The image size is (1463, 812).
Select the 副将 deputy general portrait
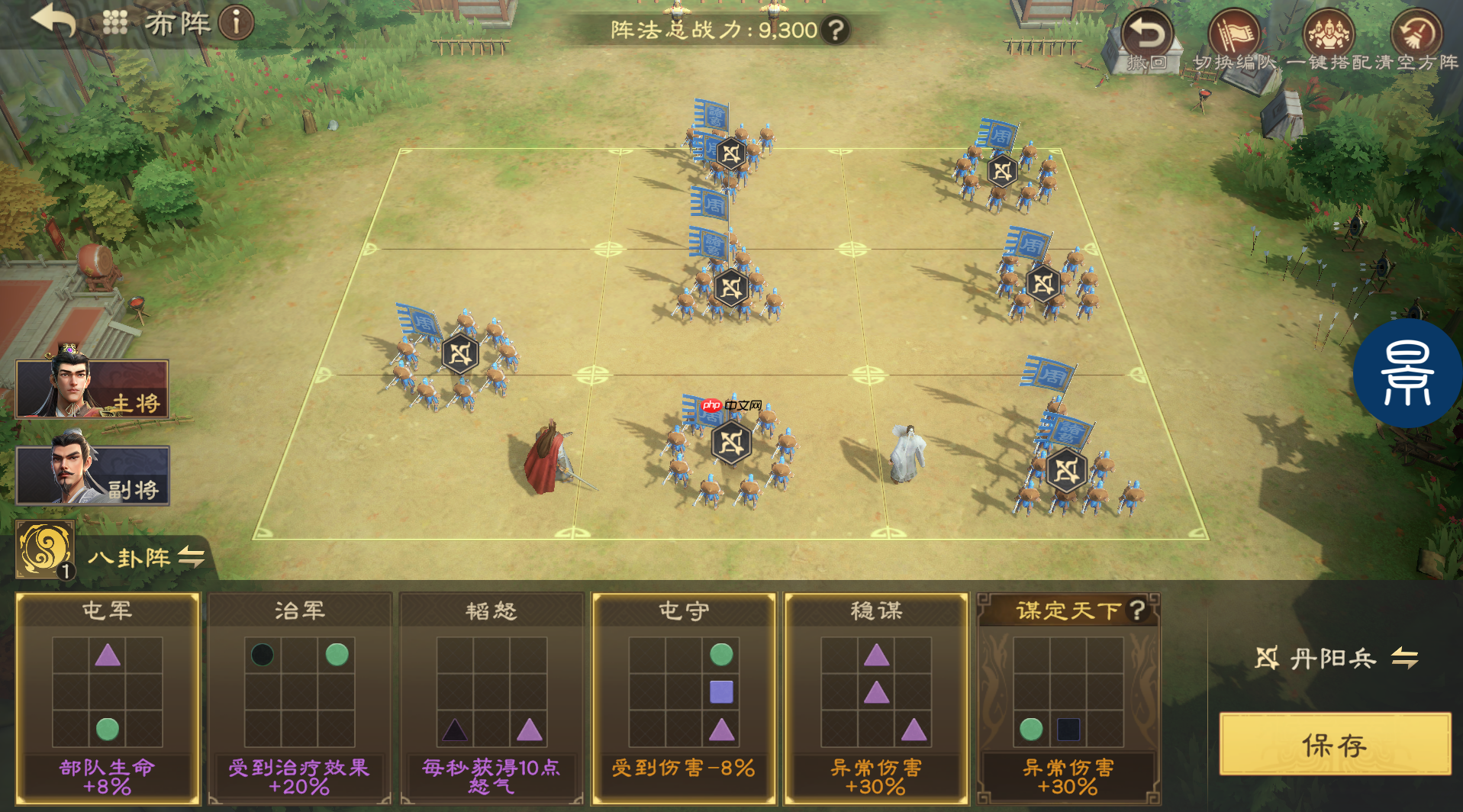point(92,475)
